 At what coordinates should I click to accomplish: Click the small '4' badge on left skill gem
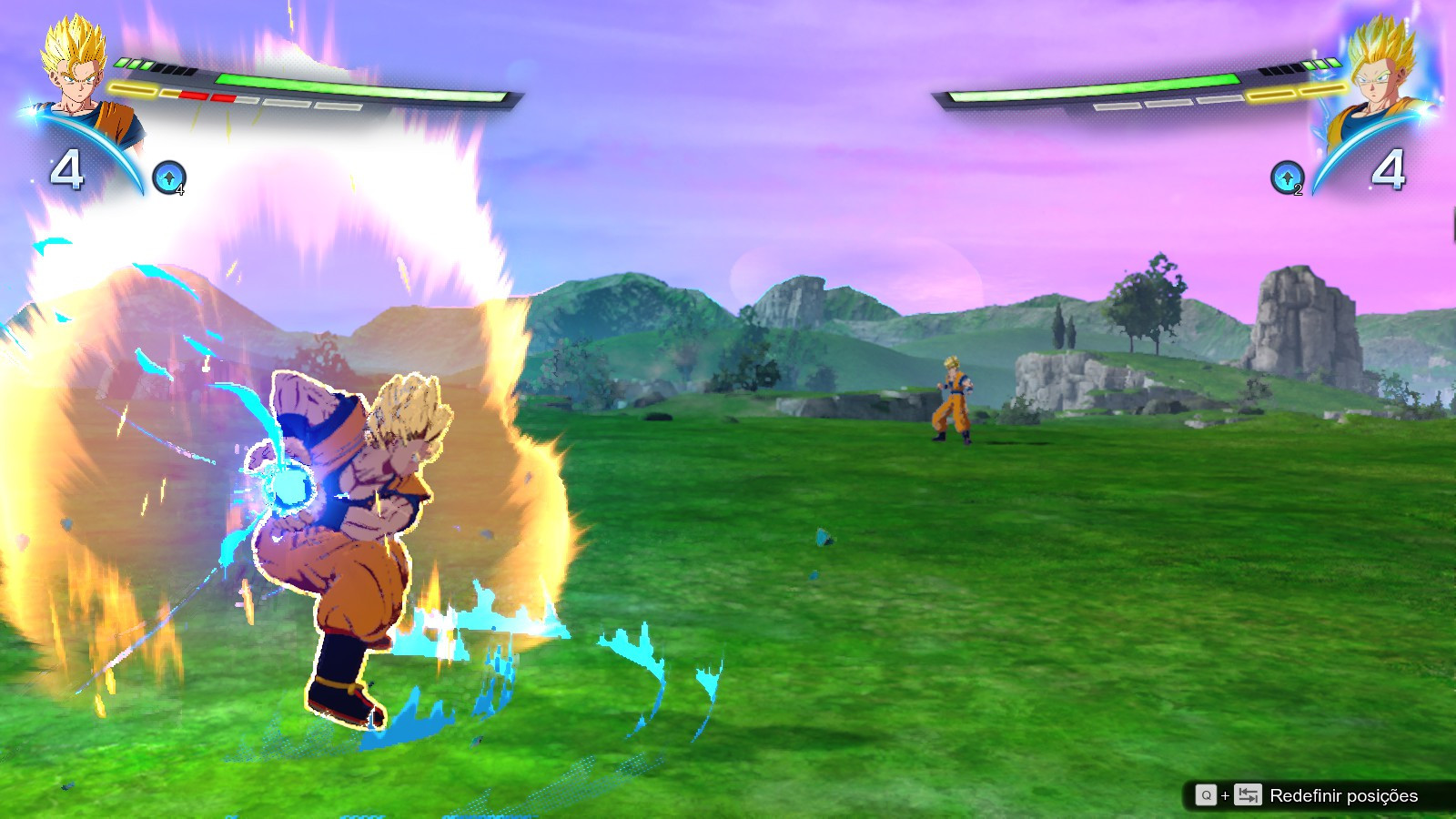pyautogui.click(x=179, y=189)
